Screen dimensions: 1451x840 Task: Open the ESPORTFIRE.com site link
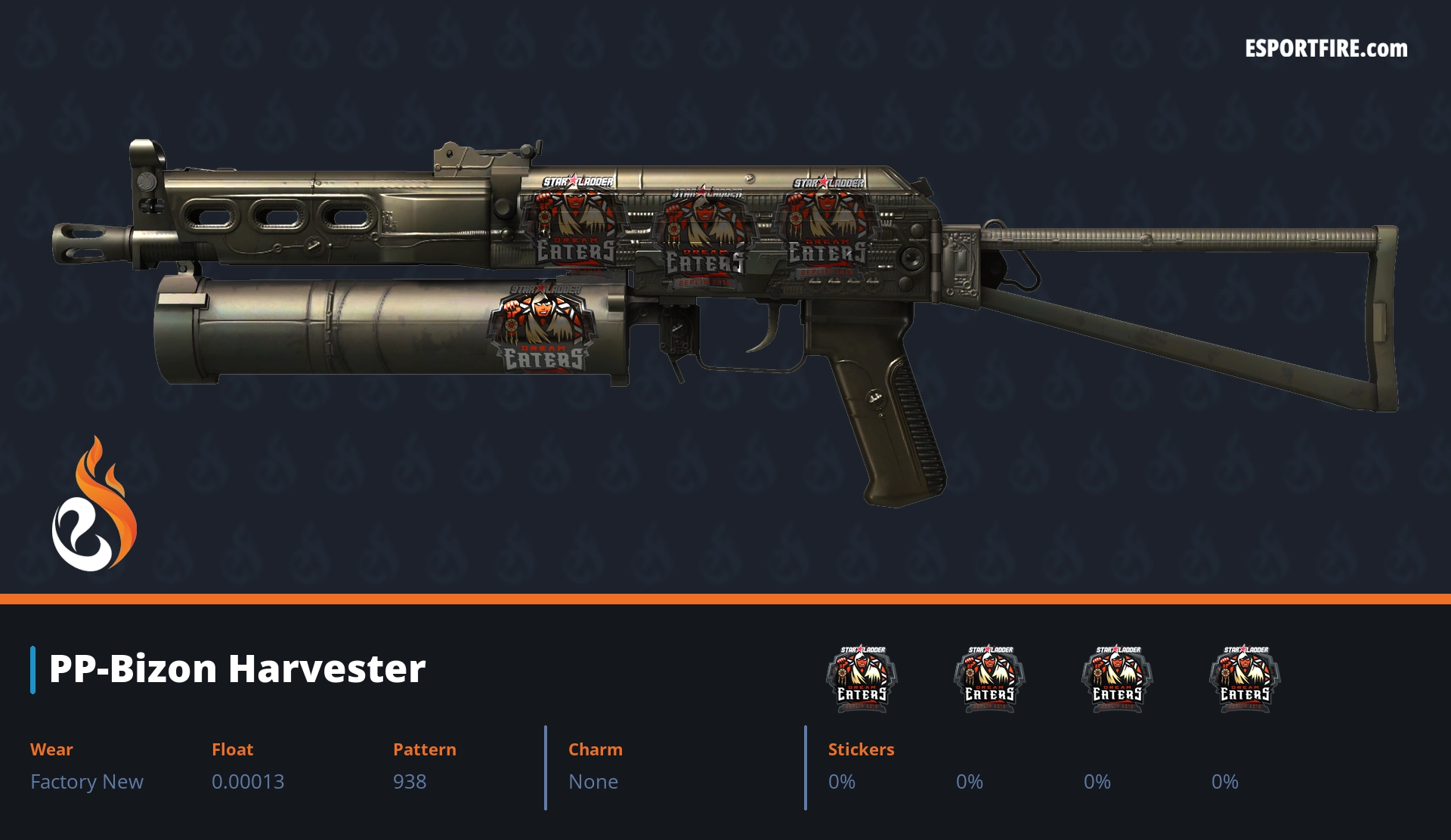pyautogui.click(x=1326, y=49)
